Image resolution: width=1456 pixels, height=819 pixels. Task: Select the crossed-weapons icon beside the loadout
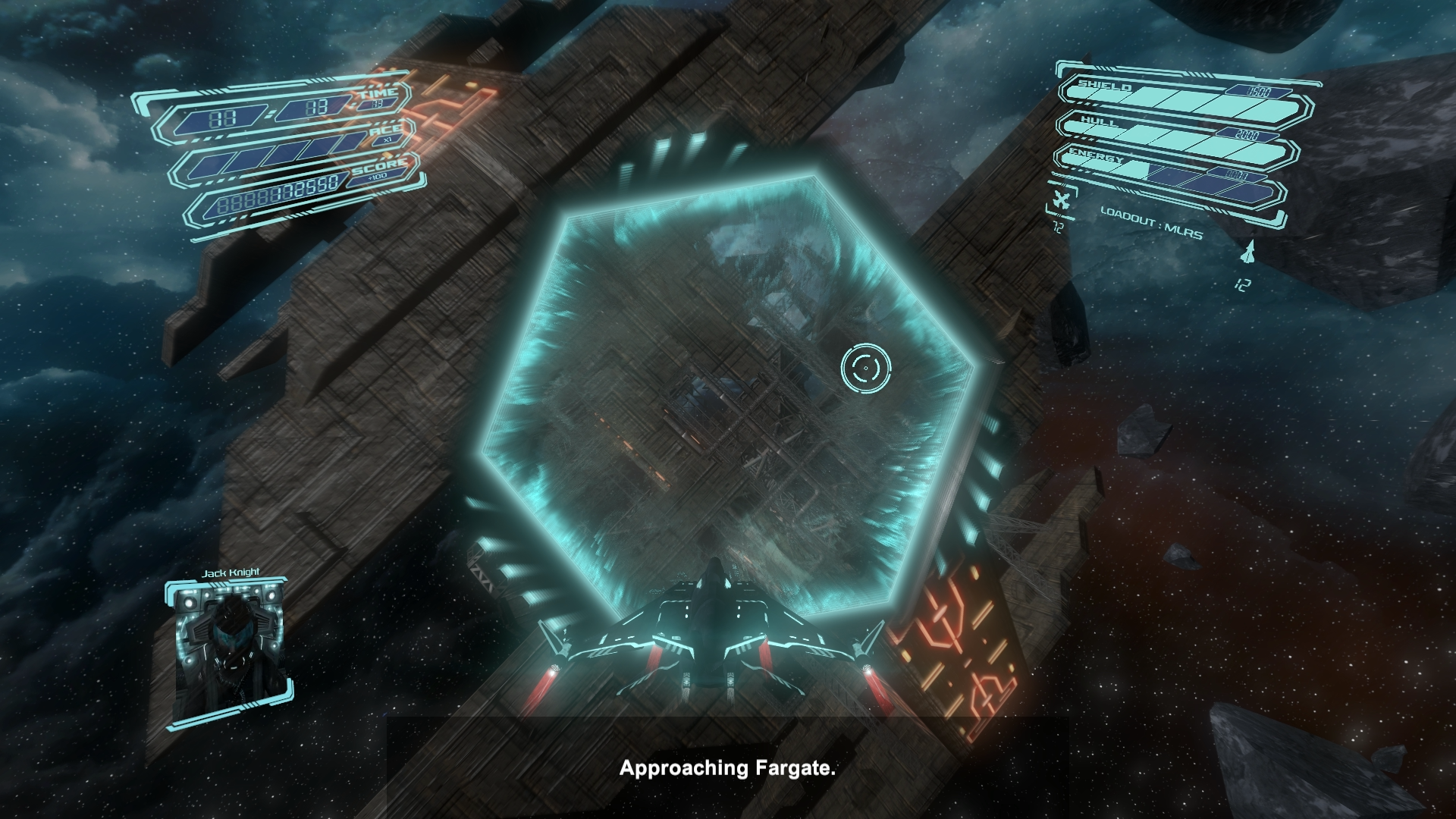pyautogui.click(x=1062, y=202)
